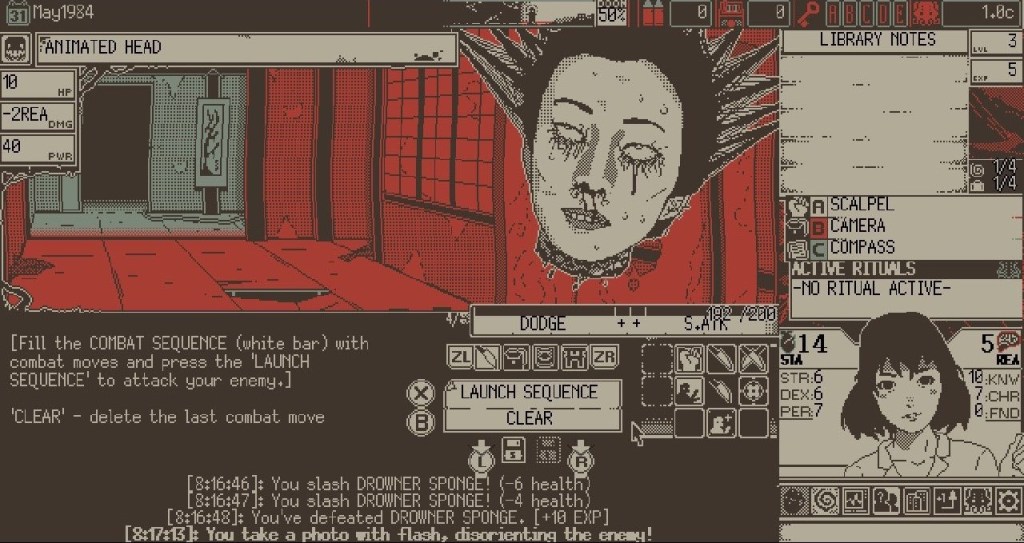Select the Scalpel item in slot A
1024x543 pixels.
(x=861, y=205)
